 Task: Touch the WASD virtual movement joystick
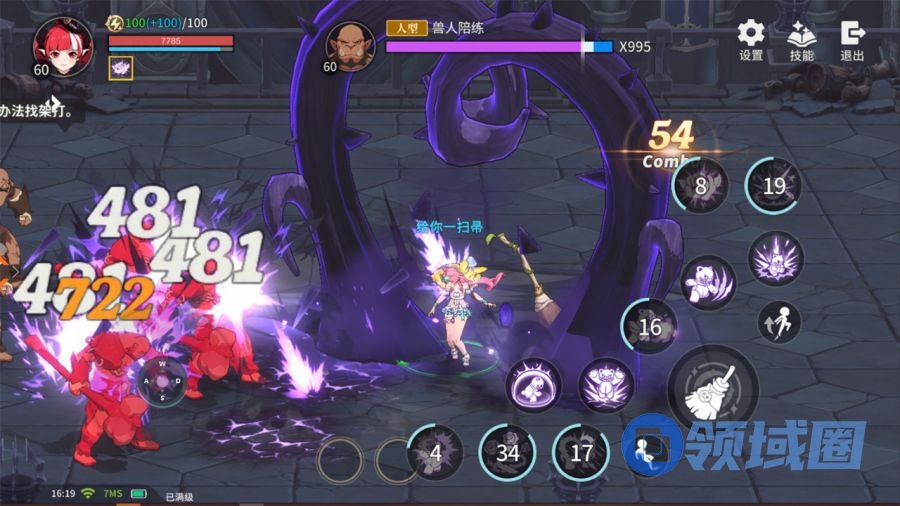click(163, 380)
